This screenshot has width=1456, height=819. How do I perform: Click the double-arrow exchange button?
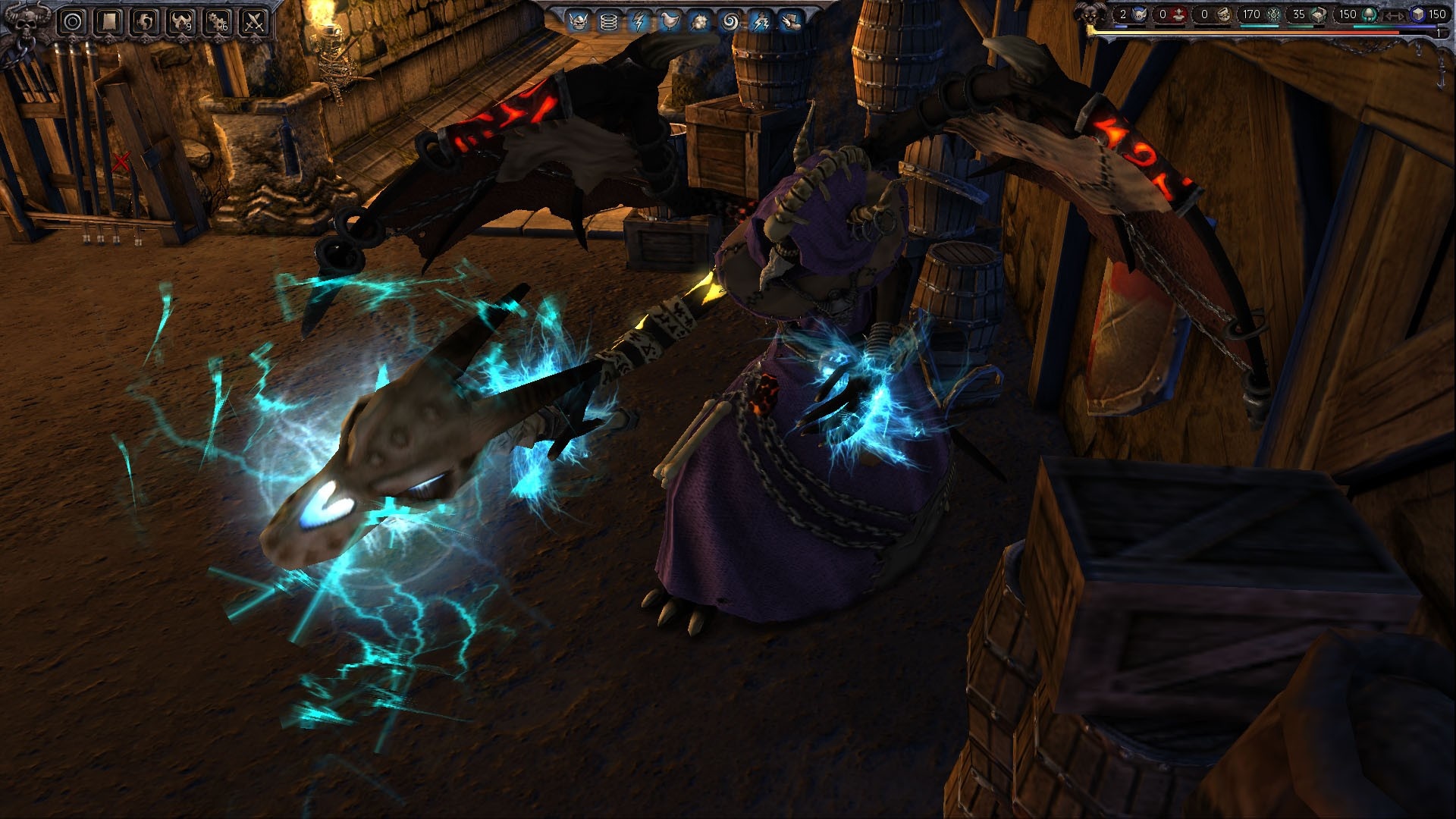(x=1394, y=14)
